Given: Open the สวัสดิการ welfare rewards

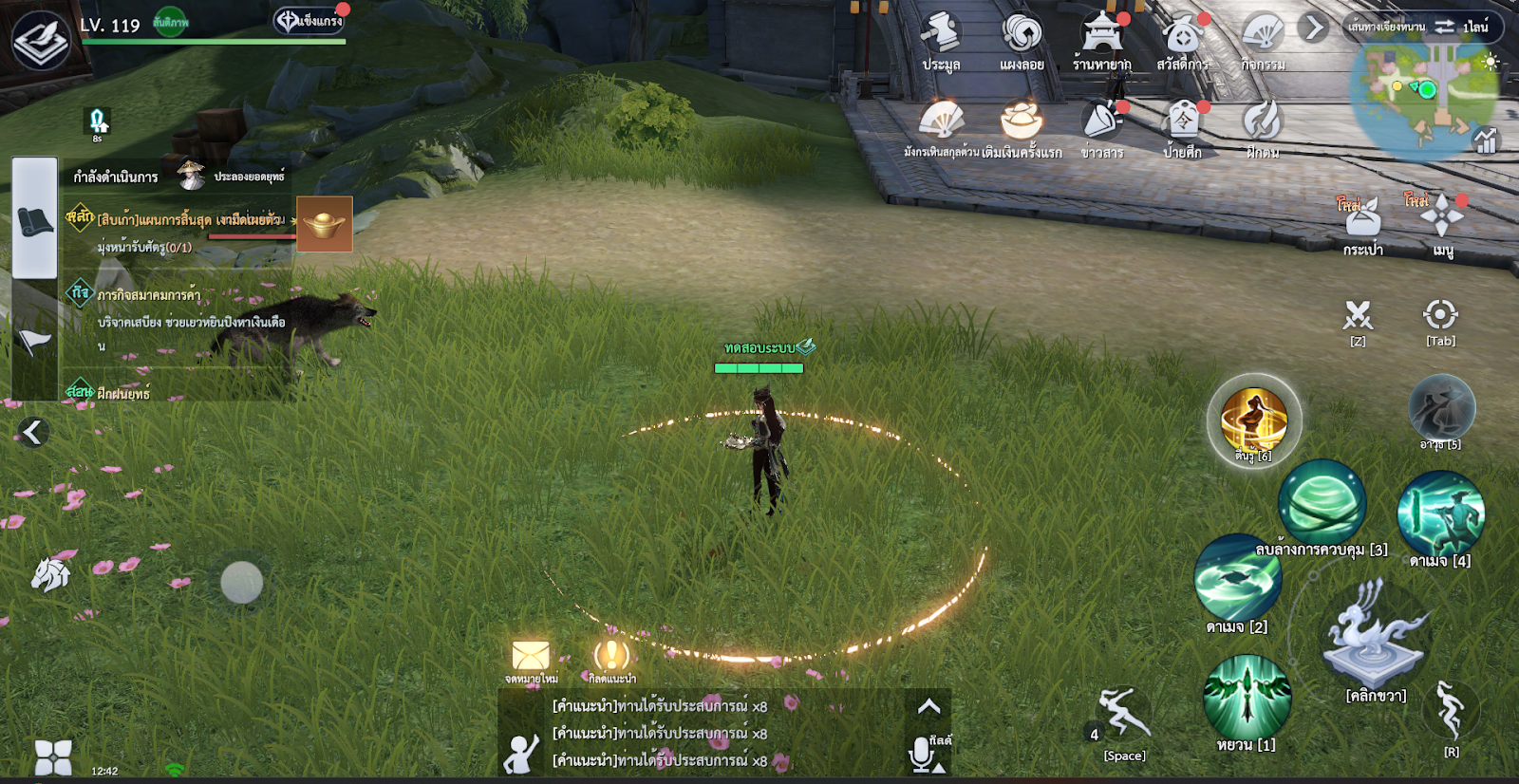Looking at the screenshot, I should click(1182, 37).
